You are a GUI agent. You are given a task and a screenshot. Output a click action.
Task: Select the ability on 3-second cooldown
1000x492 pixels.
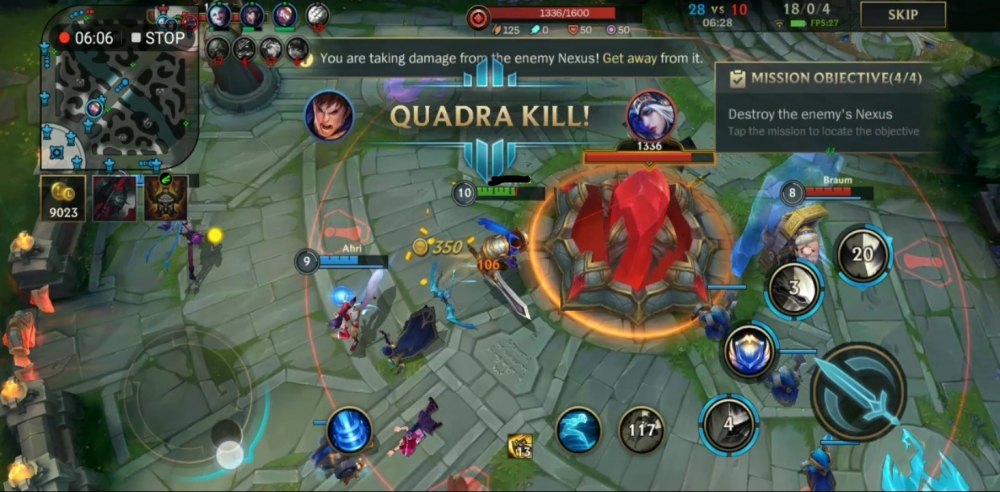795,291
